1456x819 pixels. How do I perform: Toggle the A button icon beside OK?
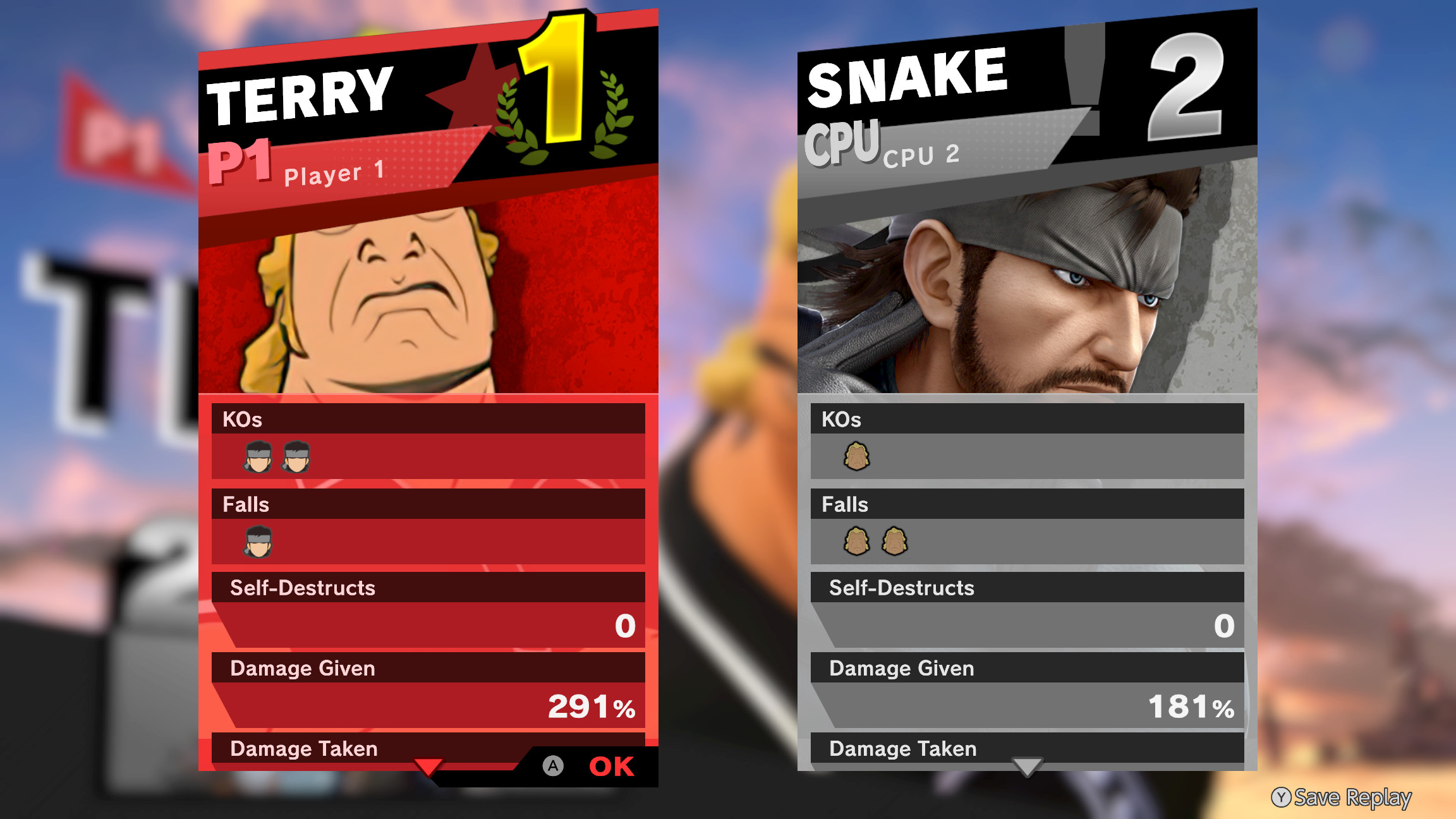click(x=554, y=766)
